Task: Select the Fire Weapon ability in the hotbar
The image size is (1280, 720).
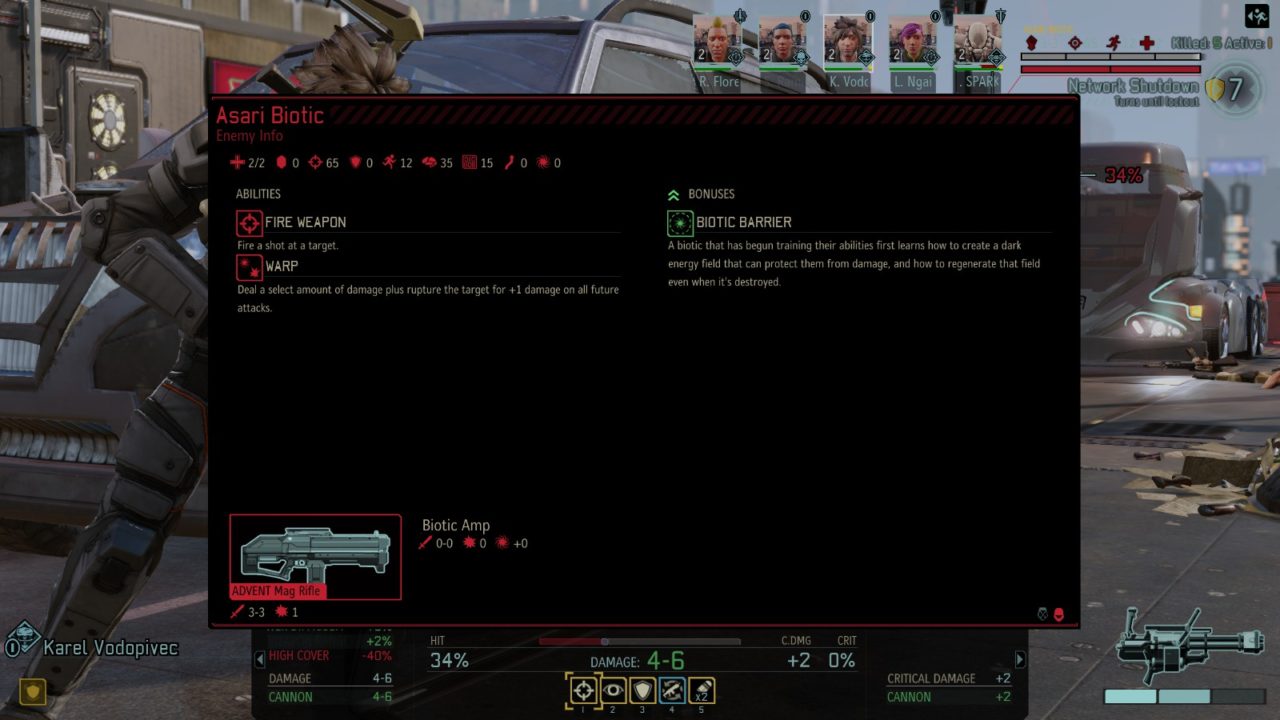Action: pos(582,690)
